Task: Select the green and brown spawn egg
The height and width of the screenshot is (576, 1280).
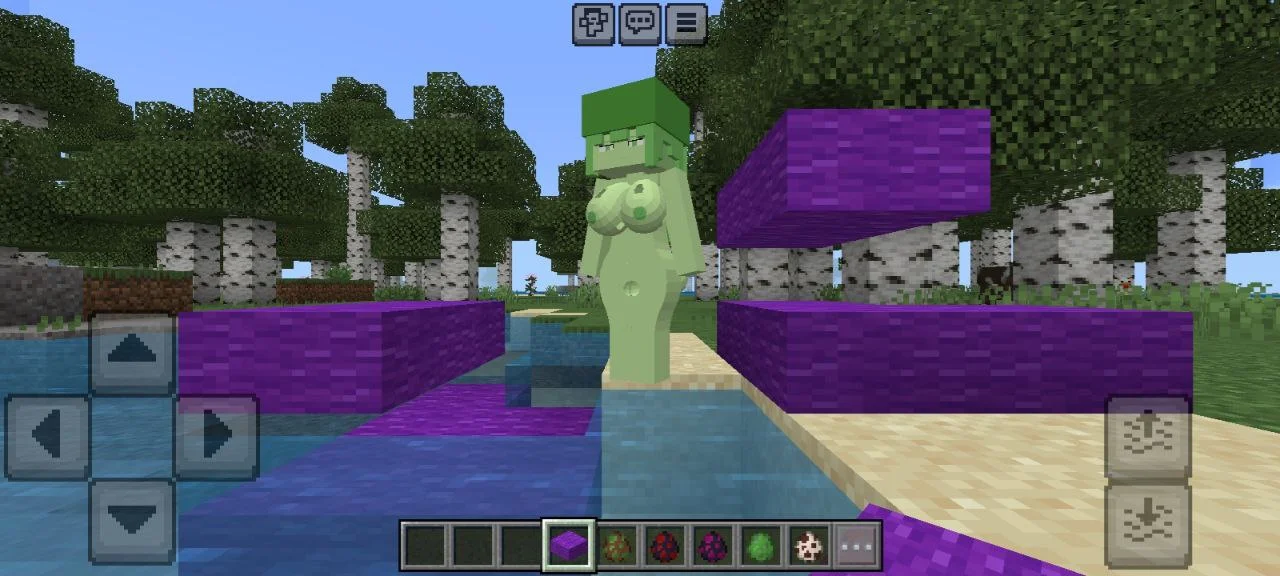Action: tap(617, 546)
